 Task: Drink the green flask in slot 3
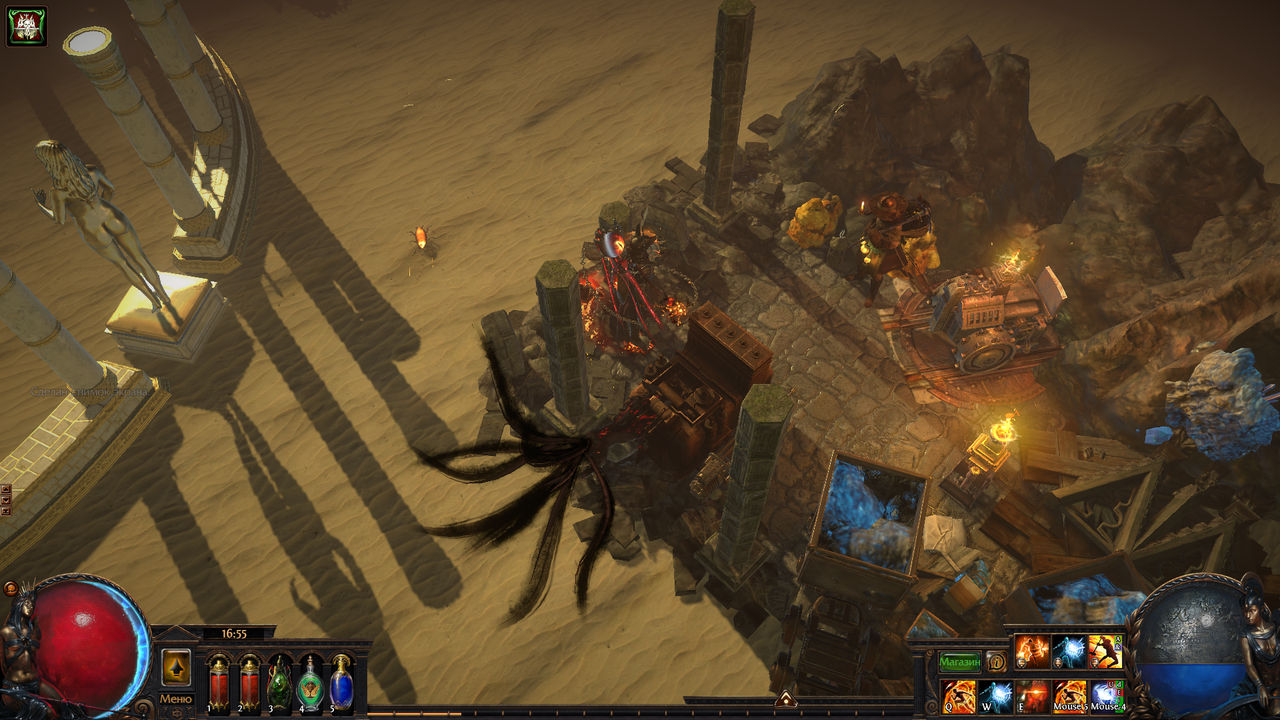pyautogui.click(x=280, y=686)
